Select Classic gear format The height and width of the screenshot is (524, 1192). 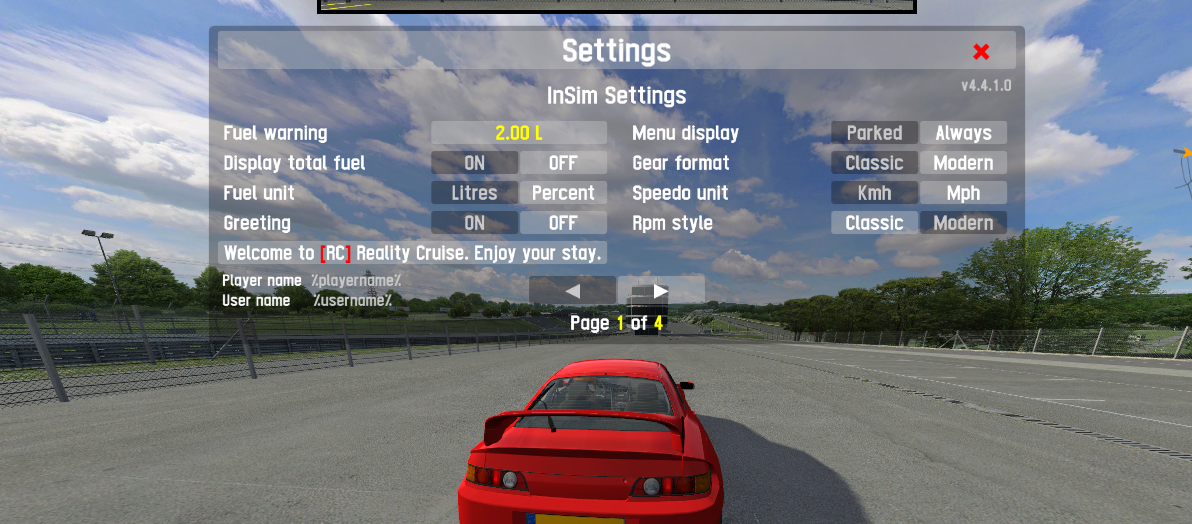tap(874, 163)
